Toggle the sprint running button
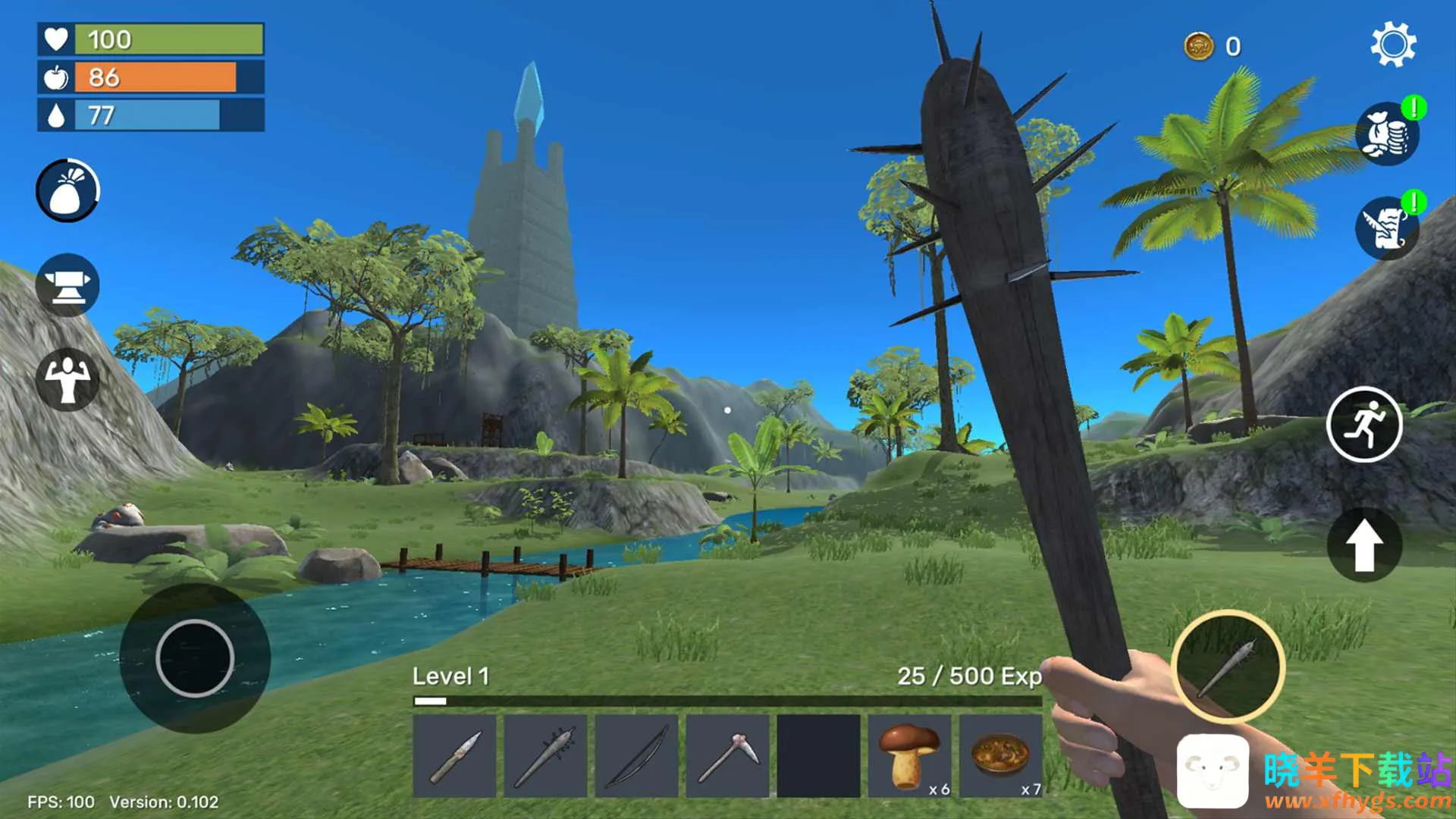The image size is (1456, 819). (x=1364, y=425)
